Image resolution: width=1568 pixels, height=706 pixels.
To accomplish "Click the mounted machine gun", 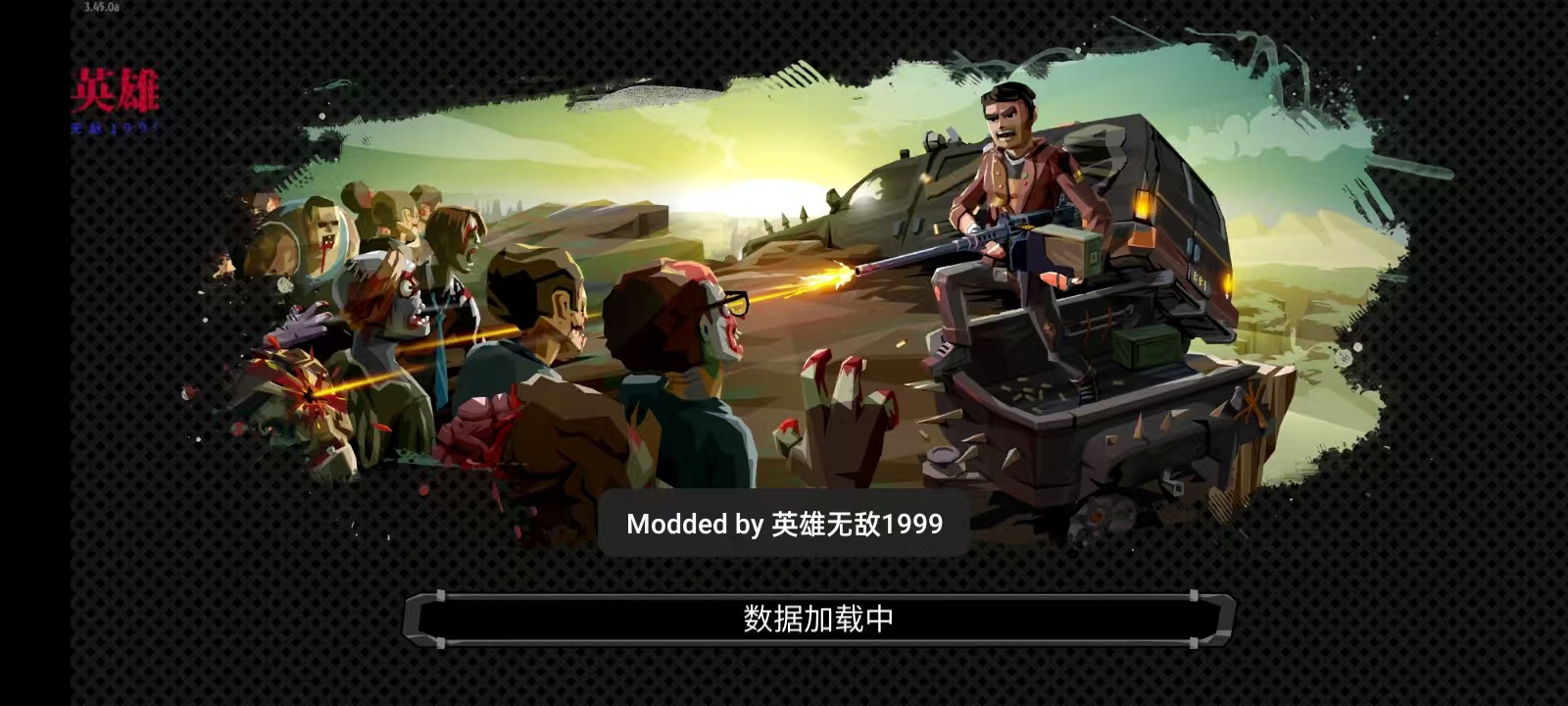I will [980, 245].
